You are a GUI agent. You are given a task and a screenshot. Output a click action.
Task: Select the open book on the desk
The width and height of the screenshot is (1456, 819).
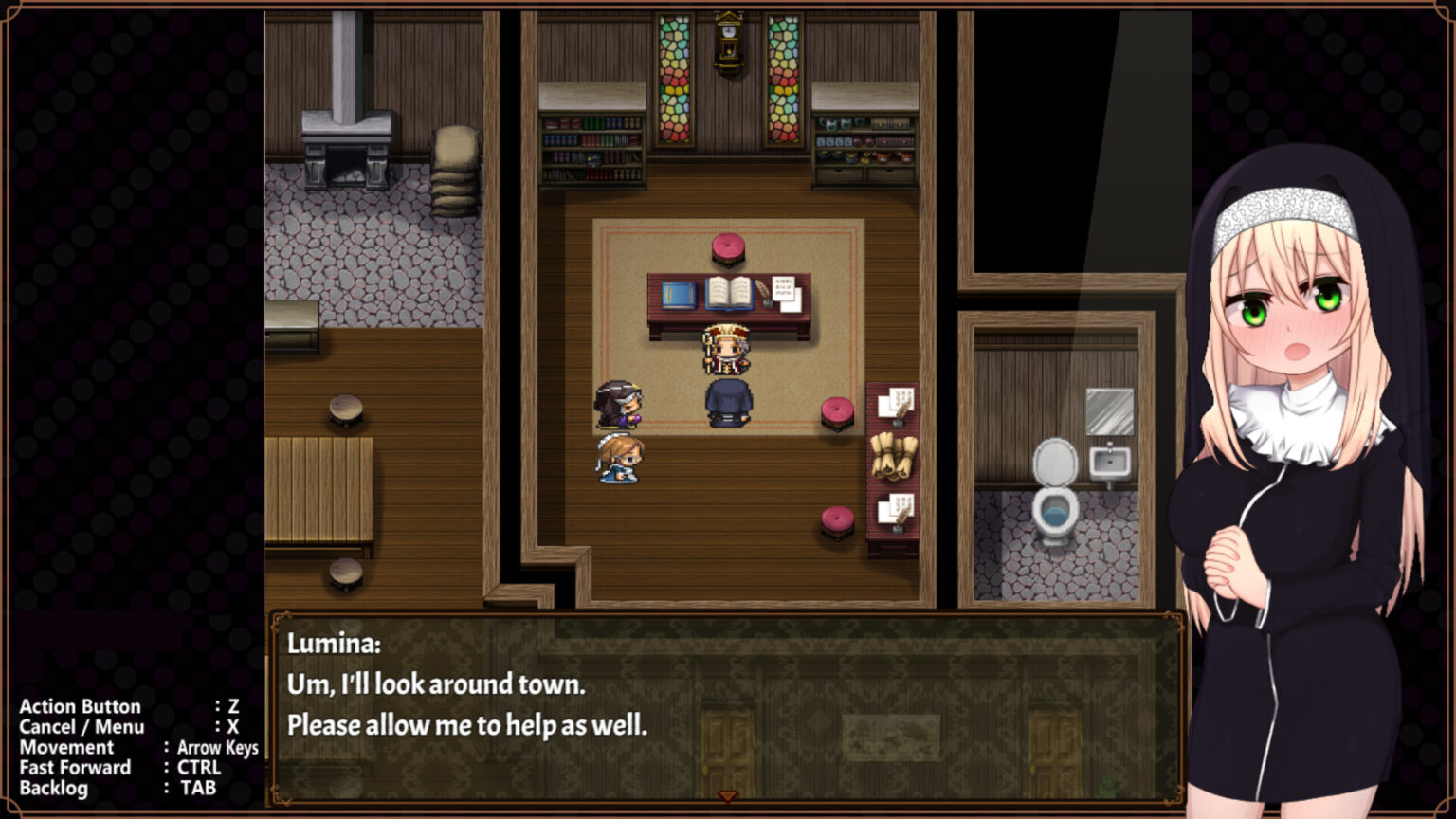pyautogui.click(x=728, y=294)
